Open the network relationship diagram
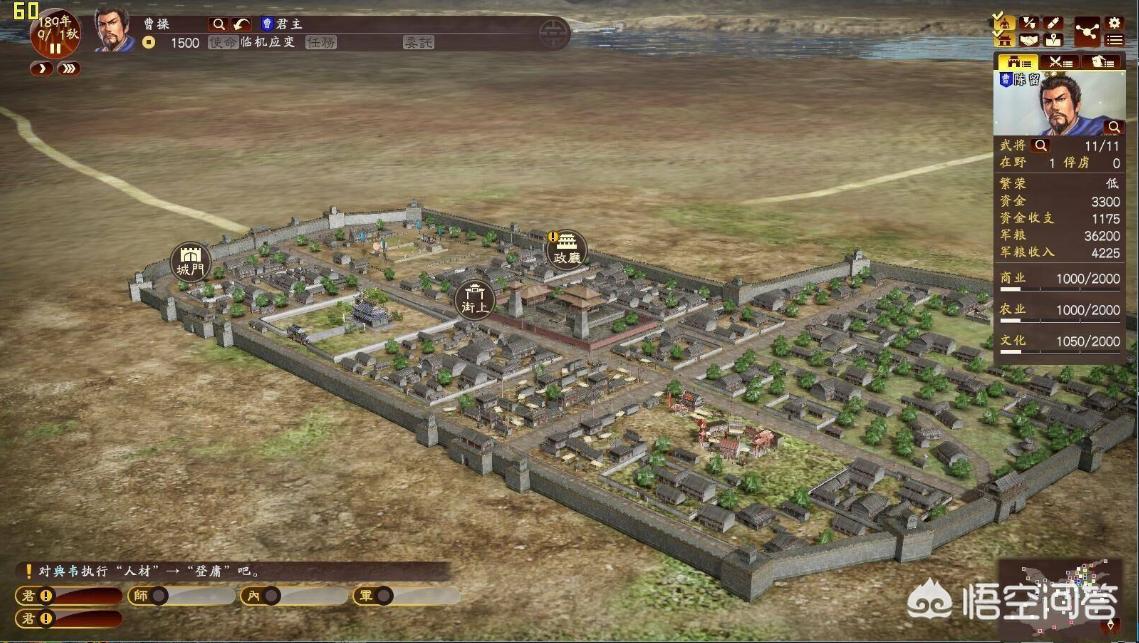Screen dimensions: 1139x643 point(1086,31)
